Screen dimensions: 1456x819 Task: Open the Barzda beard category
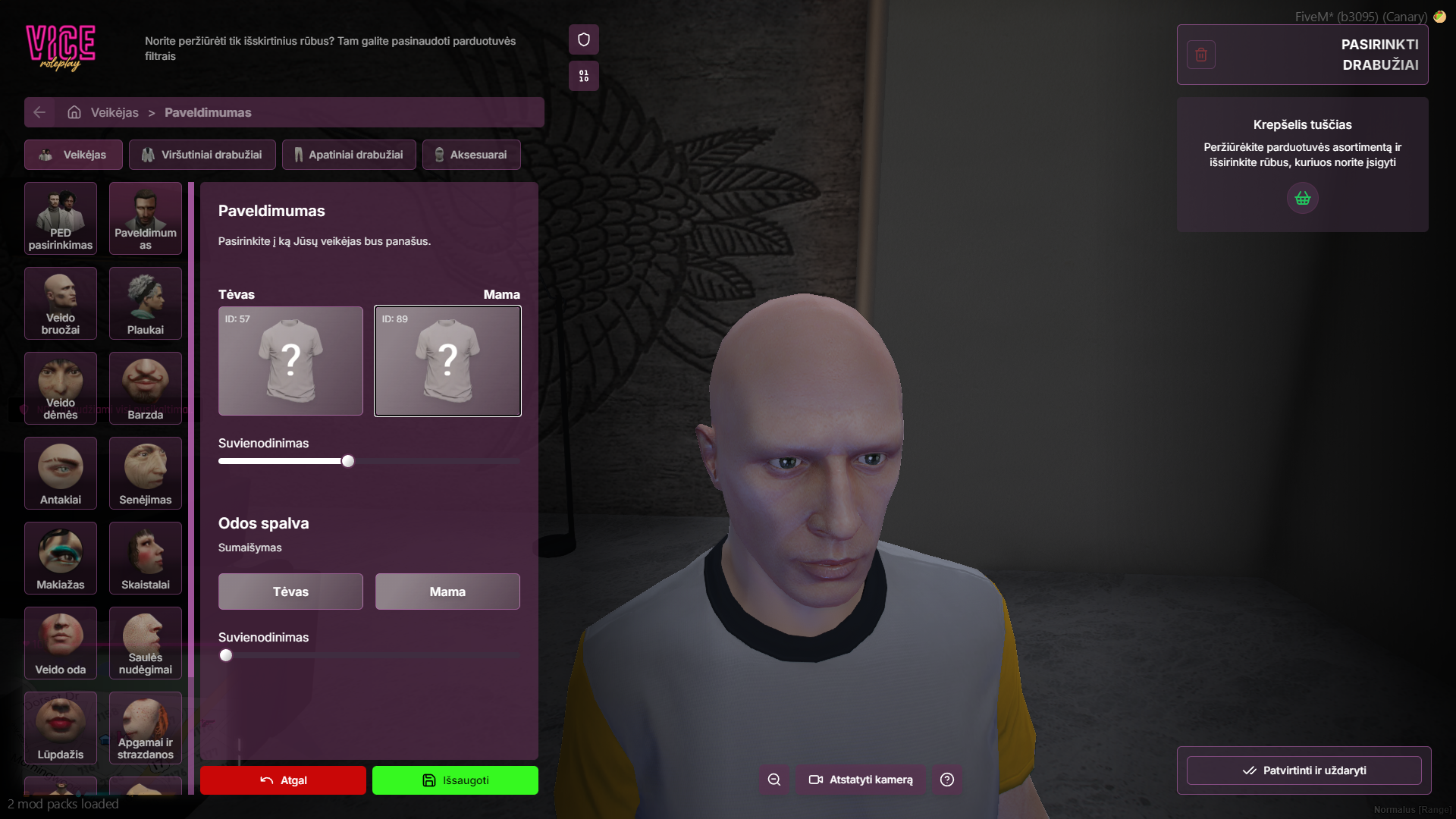click(146, 388)
